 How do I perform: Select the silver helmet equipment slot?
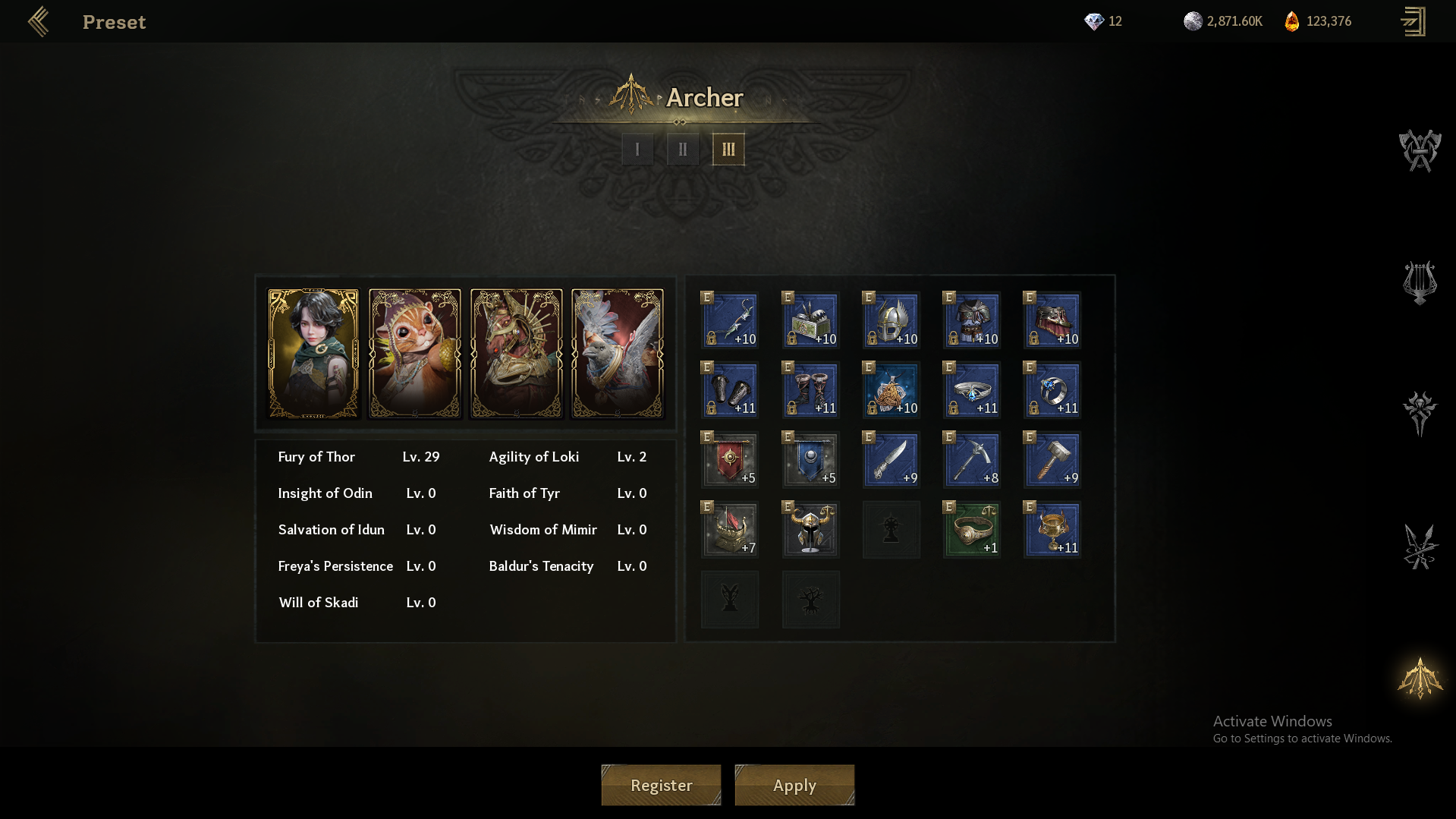tap(892, 320)
